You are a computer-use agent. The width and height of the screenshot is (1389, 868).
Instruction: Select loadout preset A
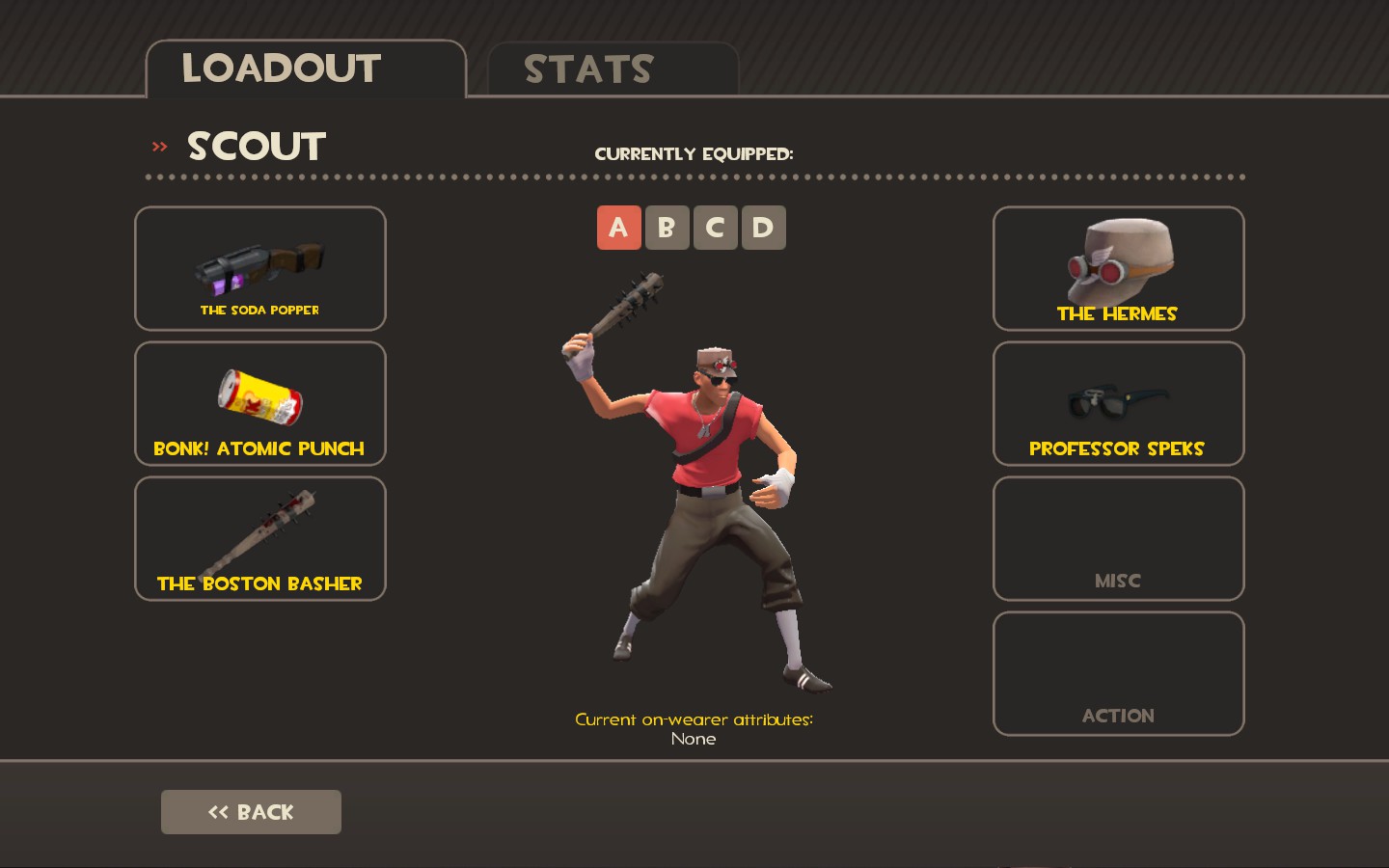click(618, 228)
